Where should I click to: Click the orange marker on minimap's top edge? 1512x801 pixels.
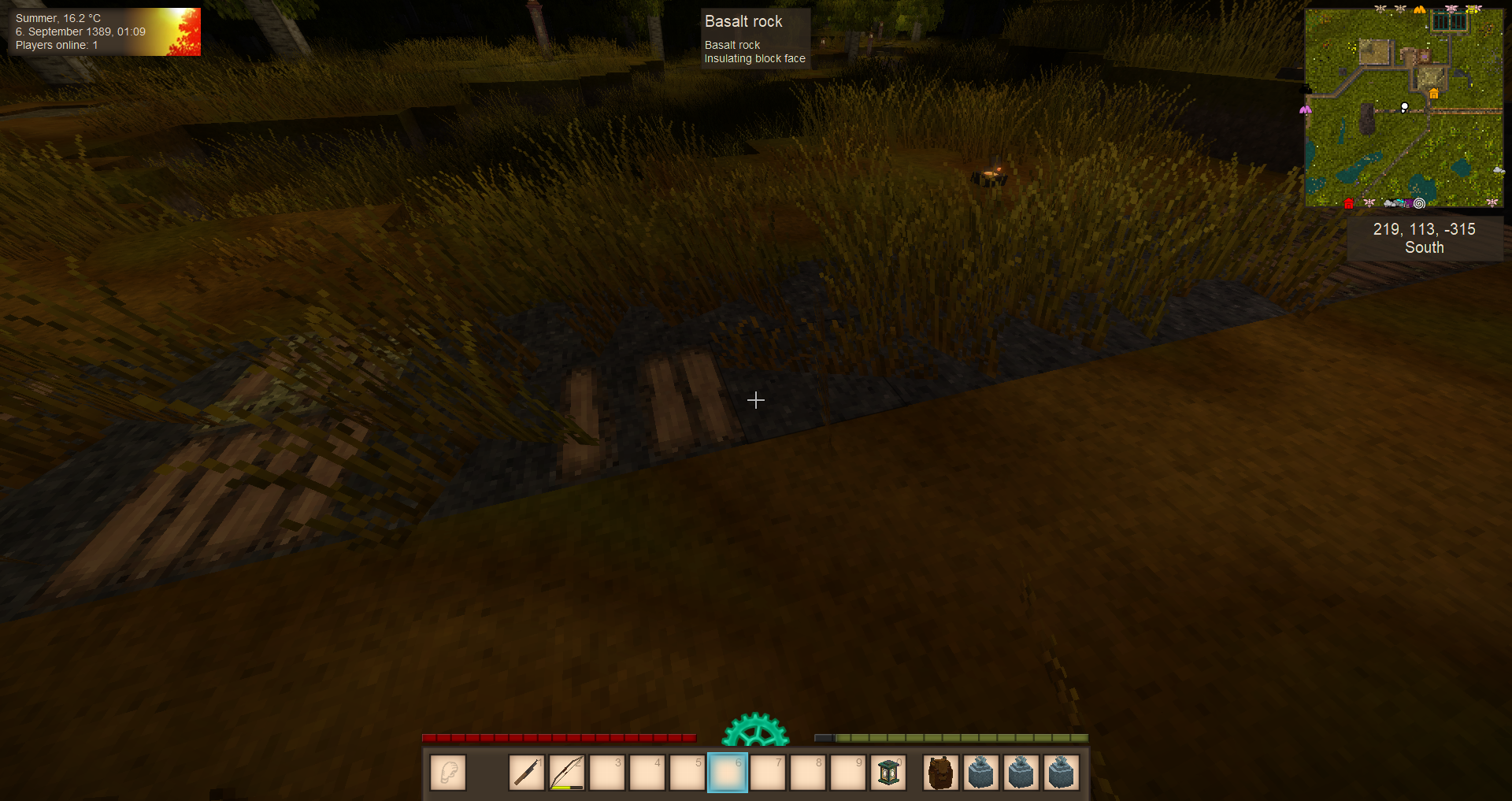1419,10
